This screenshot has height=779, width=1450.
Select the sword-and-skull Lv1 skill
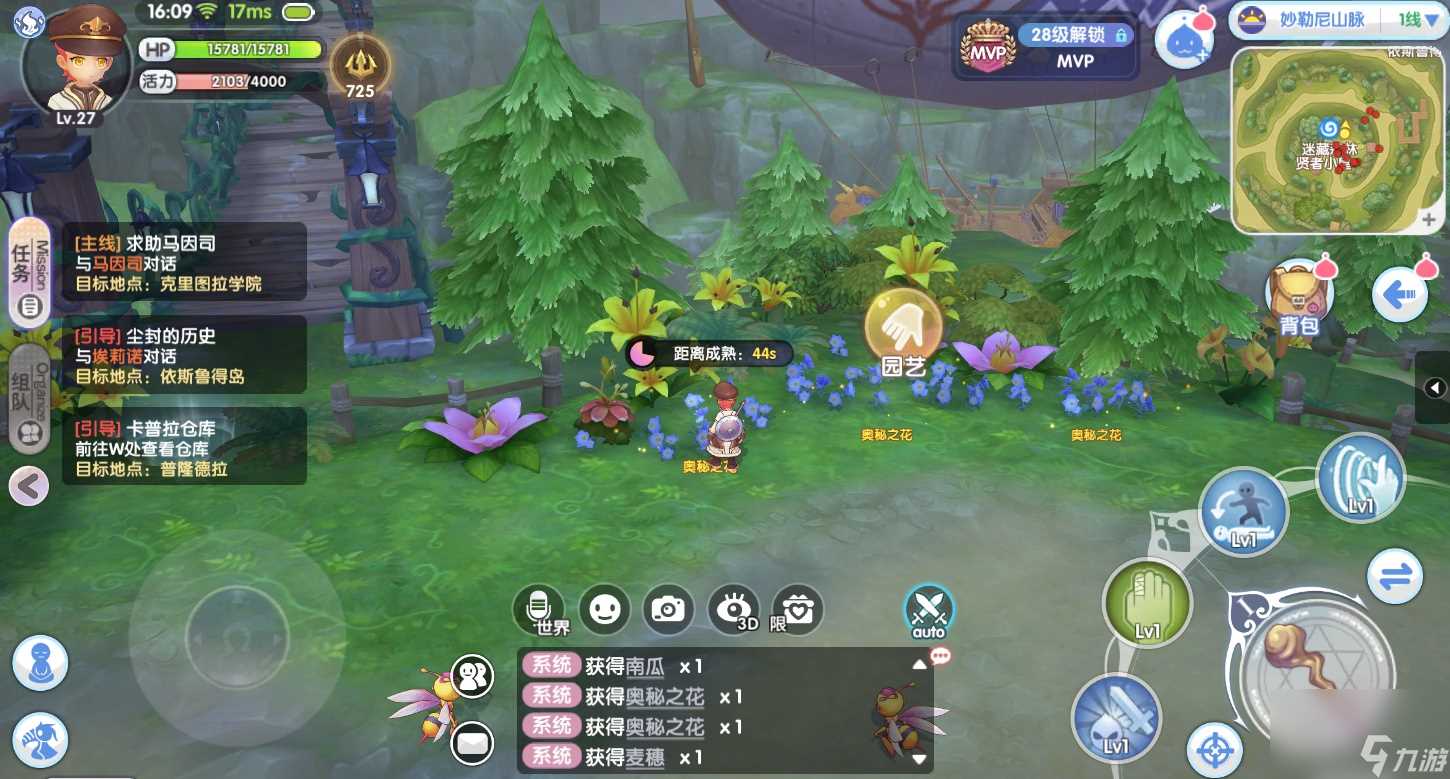(1116, 719)
